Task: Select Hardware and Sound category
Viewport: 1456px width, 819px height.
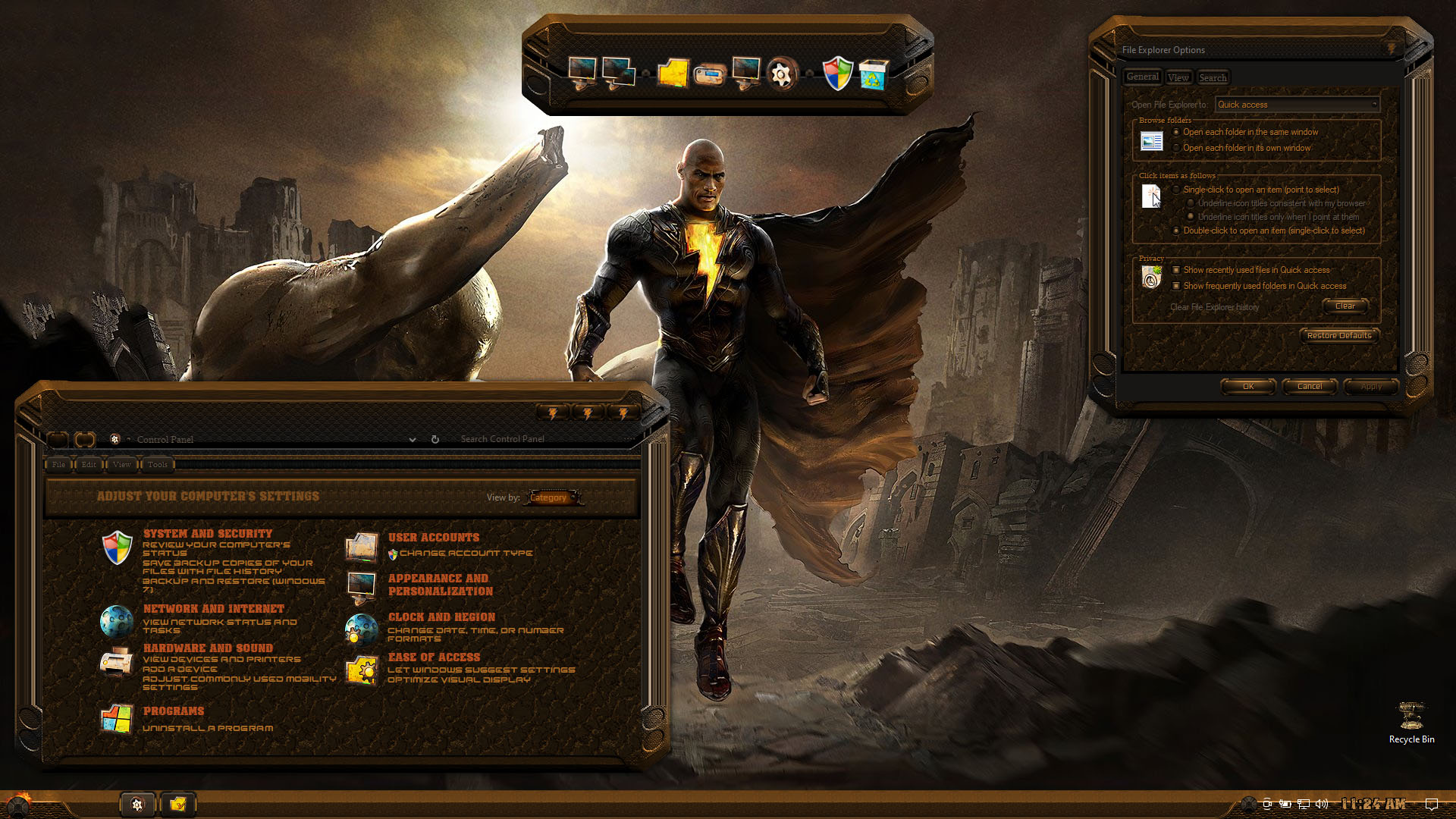Action: tap(208, 648)
